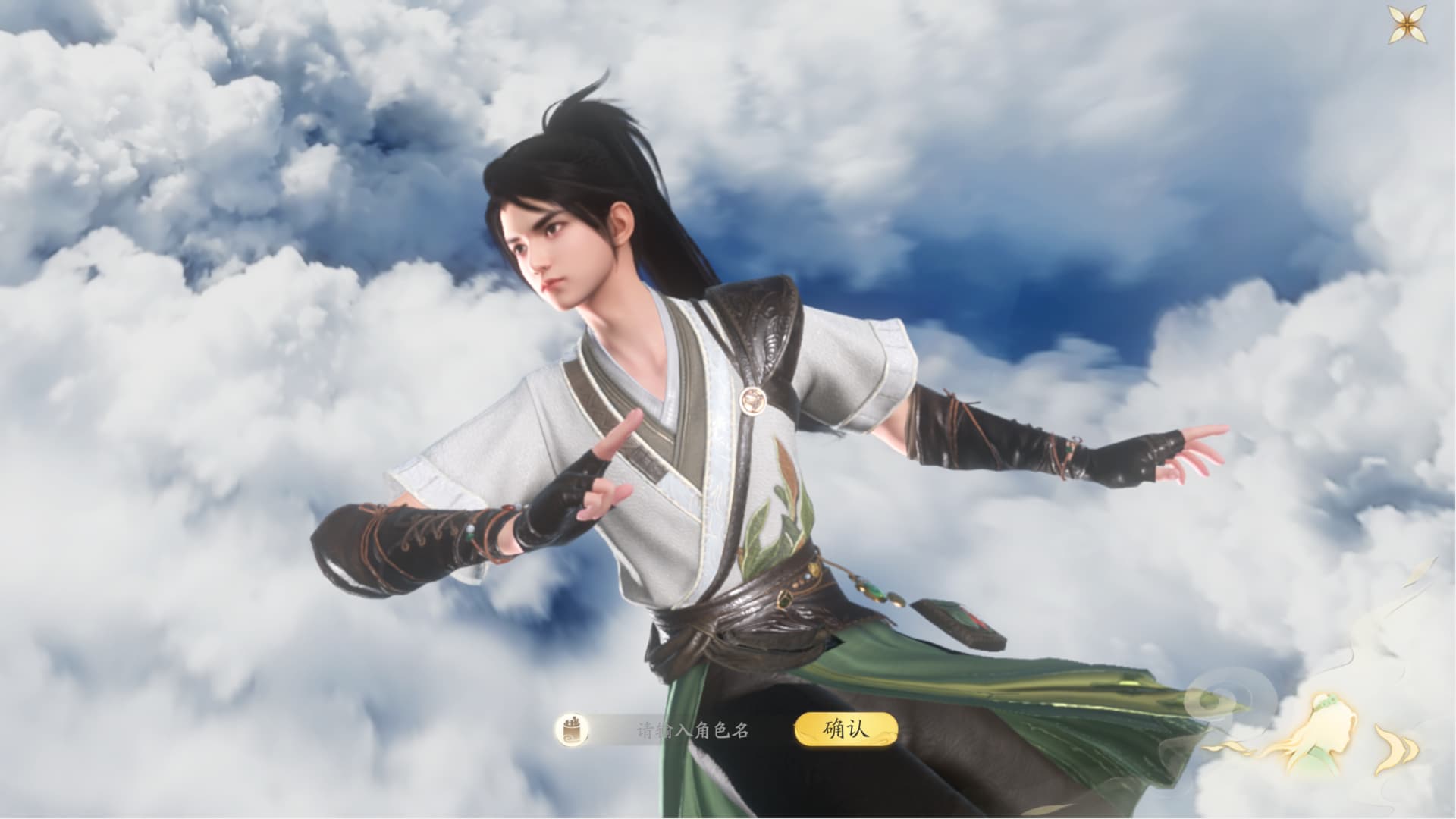Click the character name input field

click(692, 730)
